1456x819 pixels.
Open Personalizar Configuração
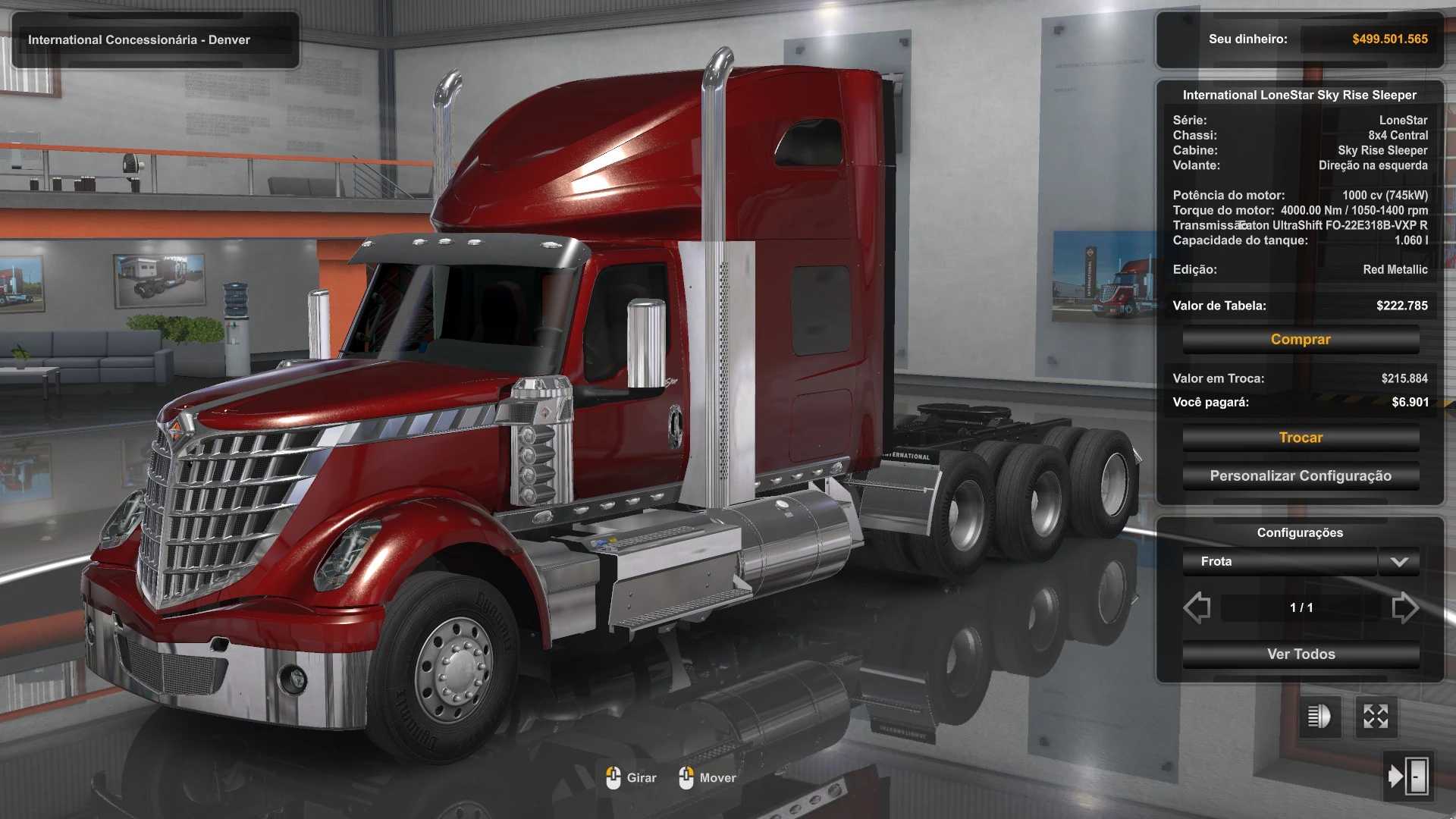1300,475
